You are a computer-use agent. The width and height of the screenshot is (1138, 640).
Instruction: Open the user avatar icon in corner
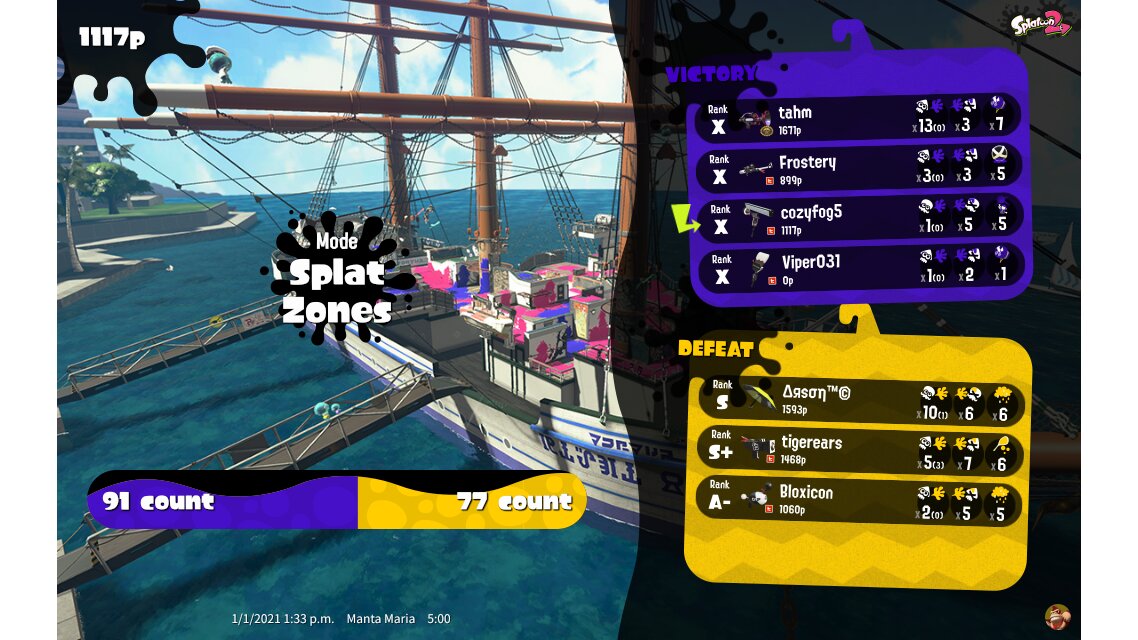[x=1056, y=616]
